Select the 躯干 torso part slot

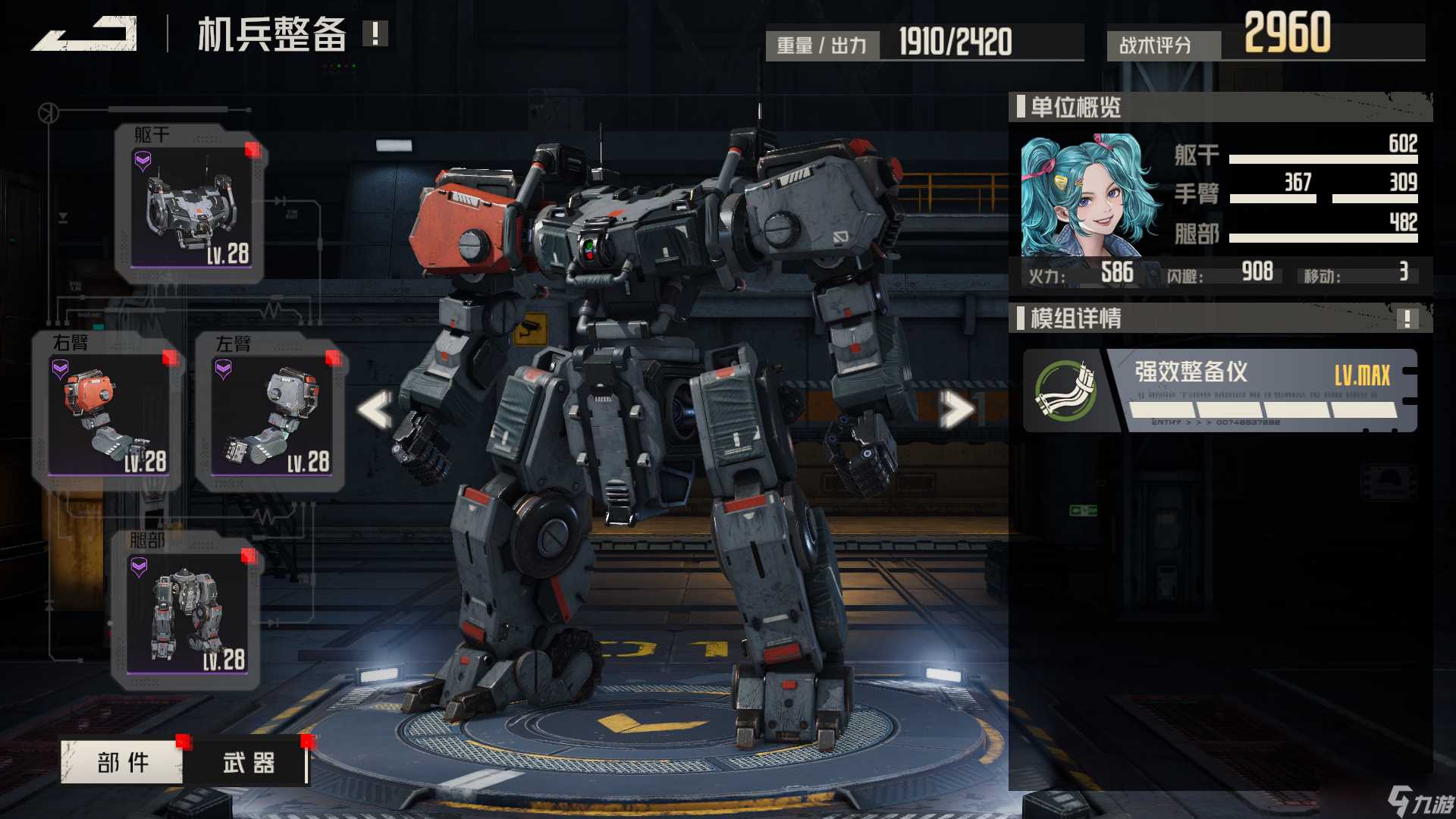click(x=190, y=205)
